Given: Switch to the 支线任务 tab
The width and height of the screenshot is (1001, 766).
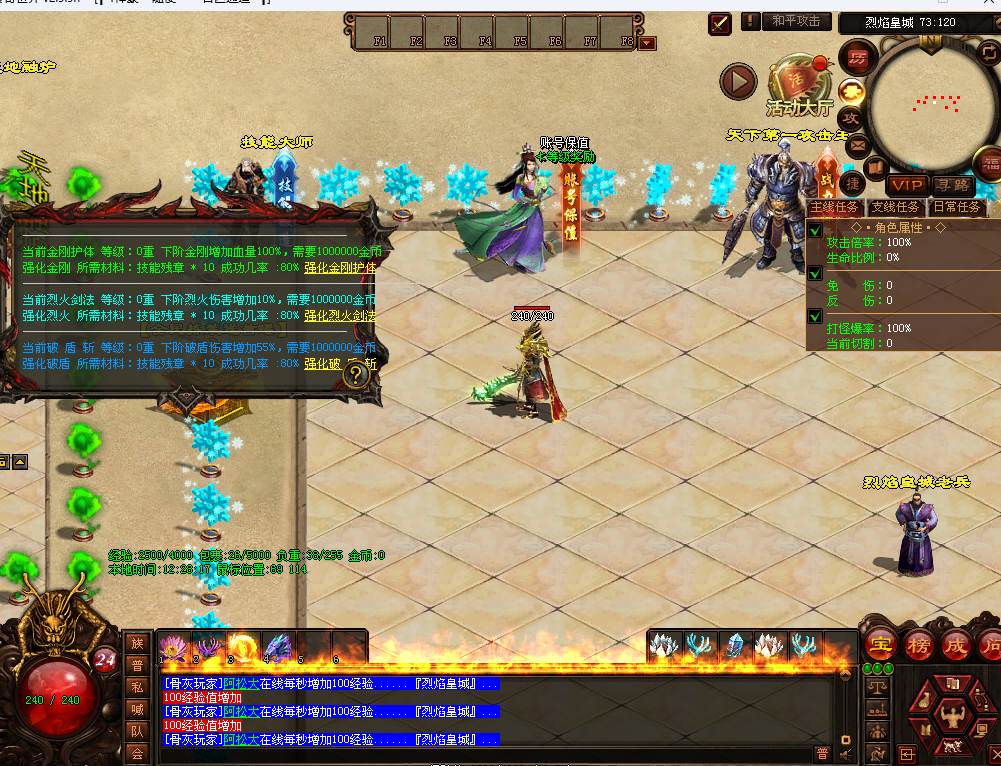Looking at the screenshot, I should pyautogui.click(x=895, y=207).
